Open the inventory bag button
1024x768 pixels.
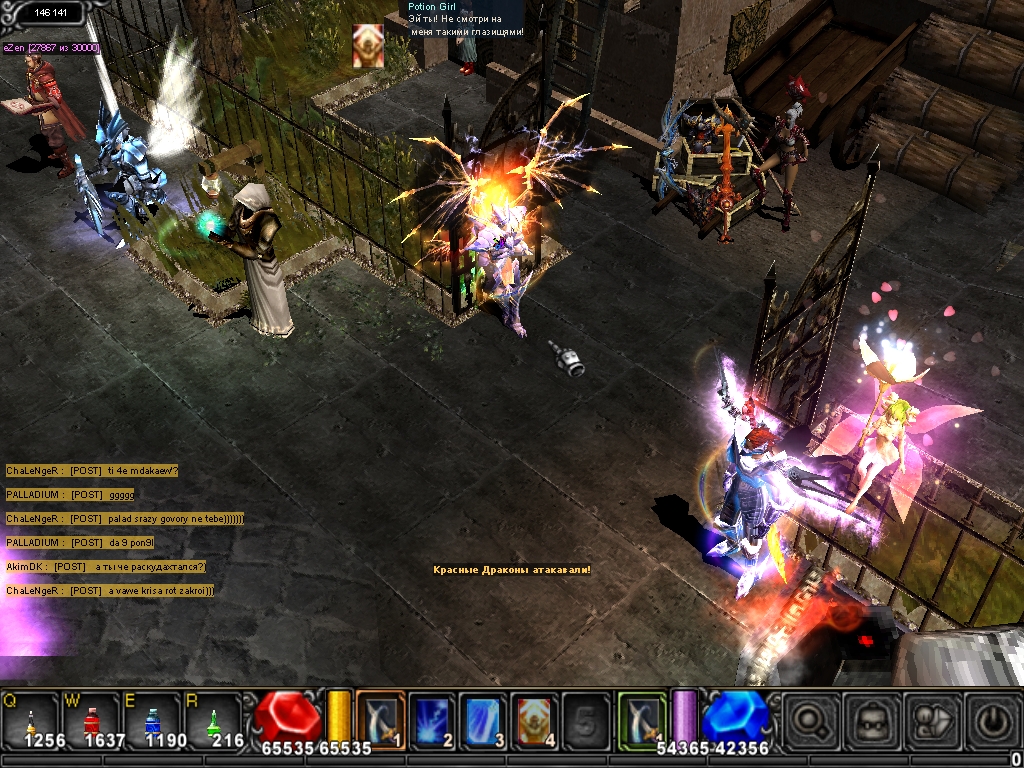coord(871,720)
